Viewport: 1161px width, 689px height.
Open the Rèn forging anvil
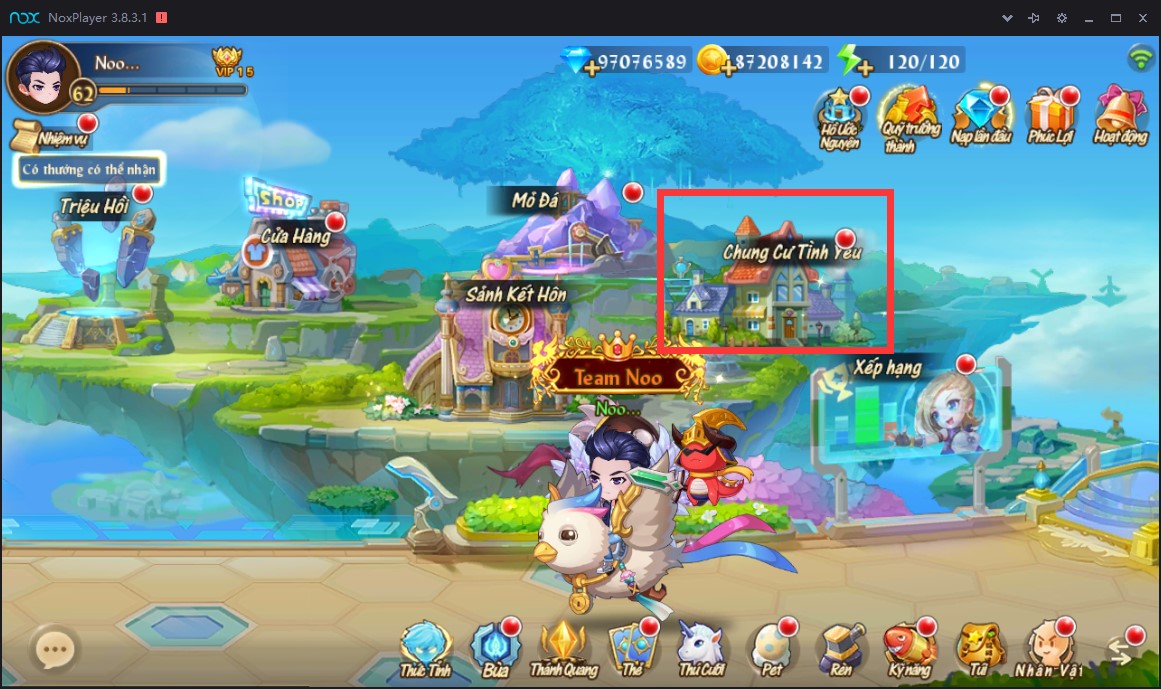(838, 648)
